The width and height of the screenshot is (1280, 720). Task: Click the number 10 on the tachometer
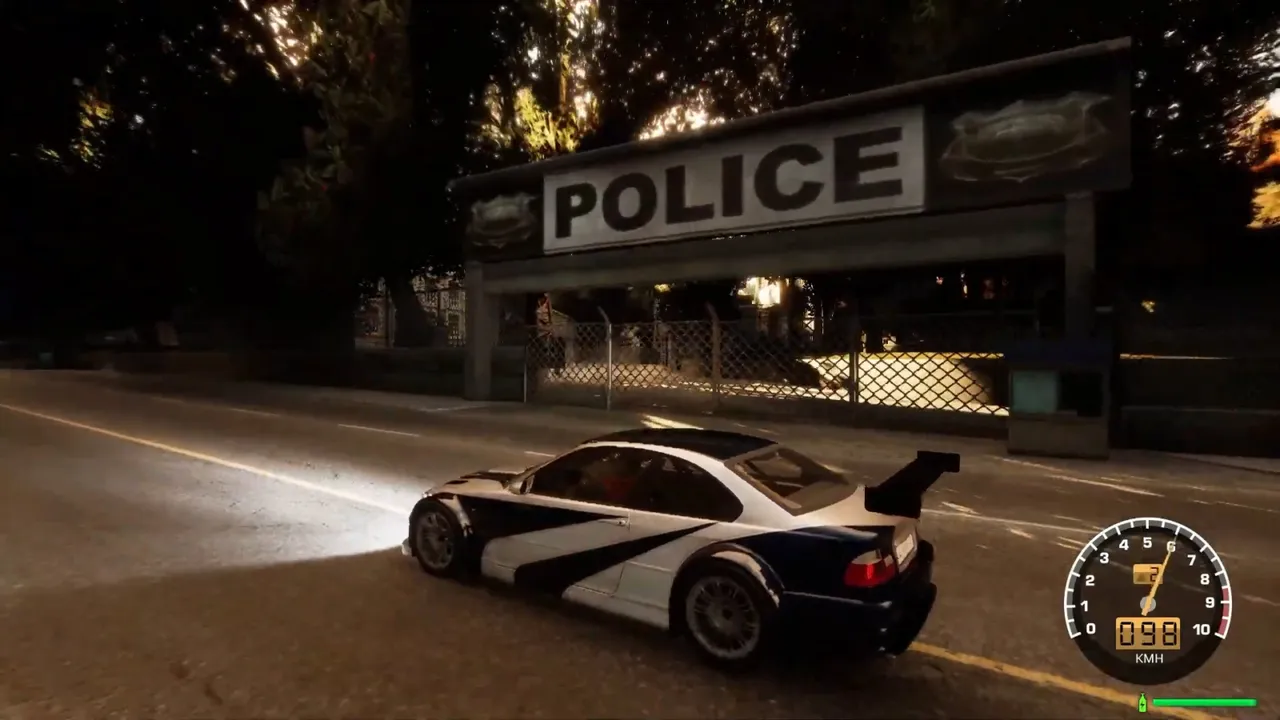coord(1200,630)
